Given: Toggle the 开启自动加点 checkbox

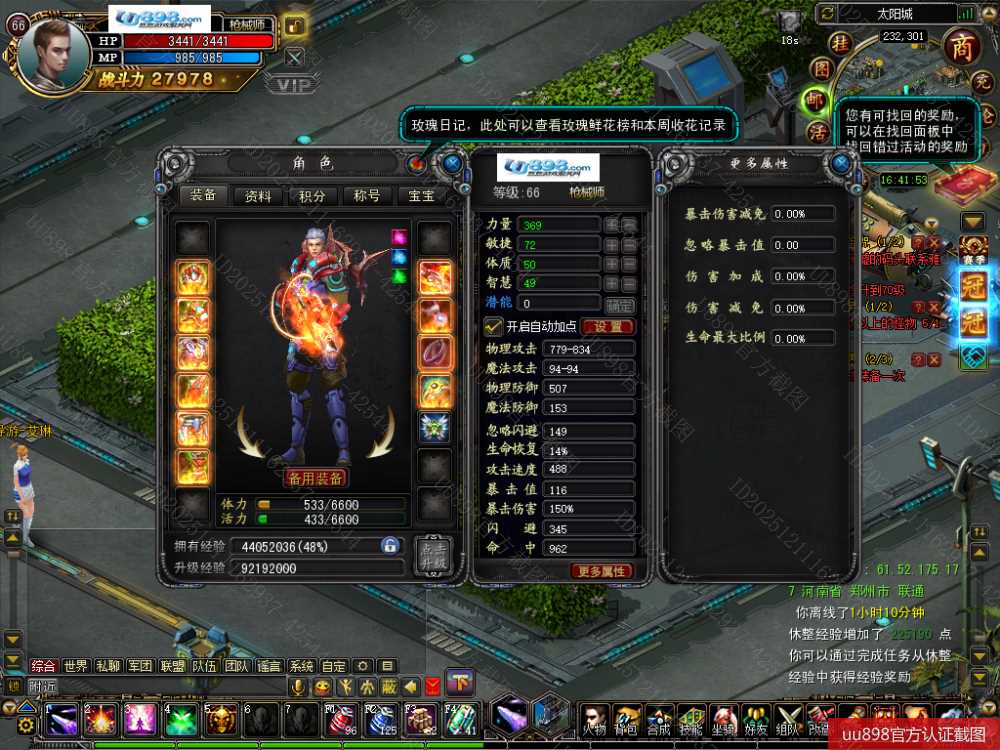Looking at the screenshot, I should coord(492,326).
